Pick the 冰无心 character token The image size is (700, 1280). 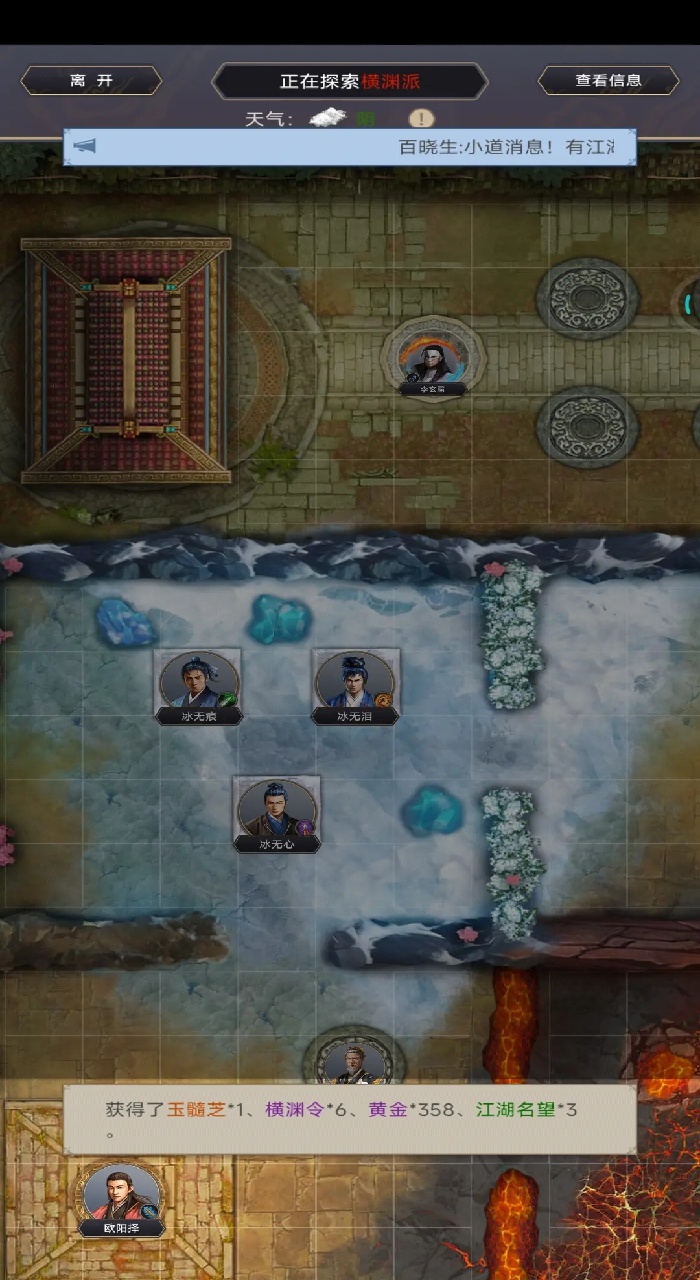[277, 812]
